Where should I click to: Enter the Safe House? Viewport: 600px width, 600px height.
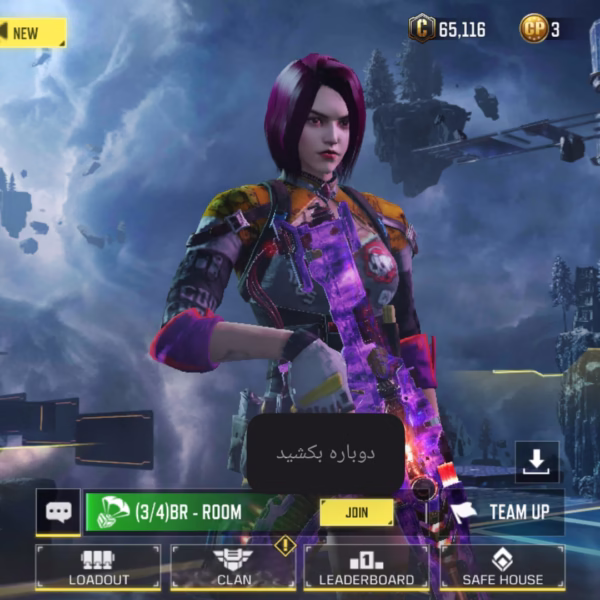tap(502, 567)
